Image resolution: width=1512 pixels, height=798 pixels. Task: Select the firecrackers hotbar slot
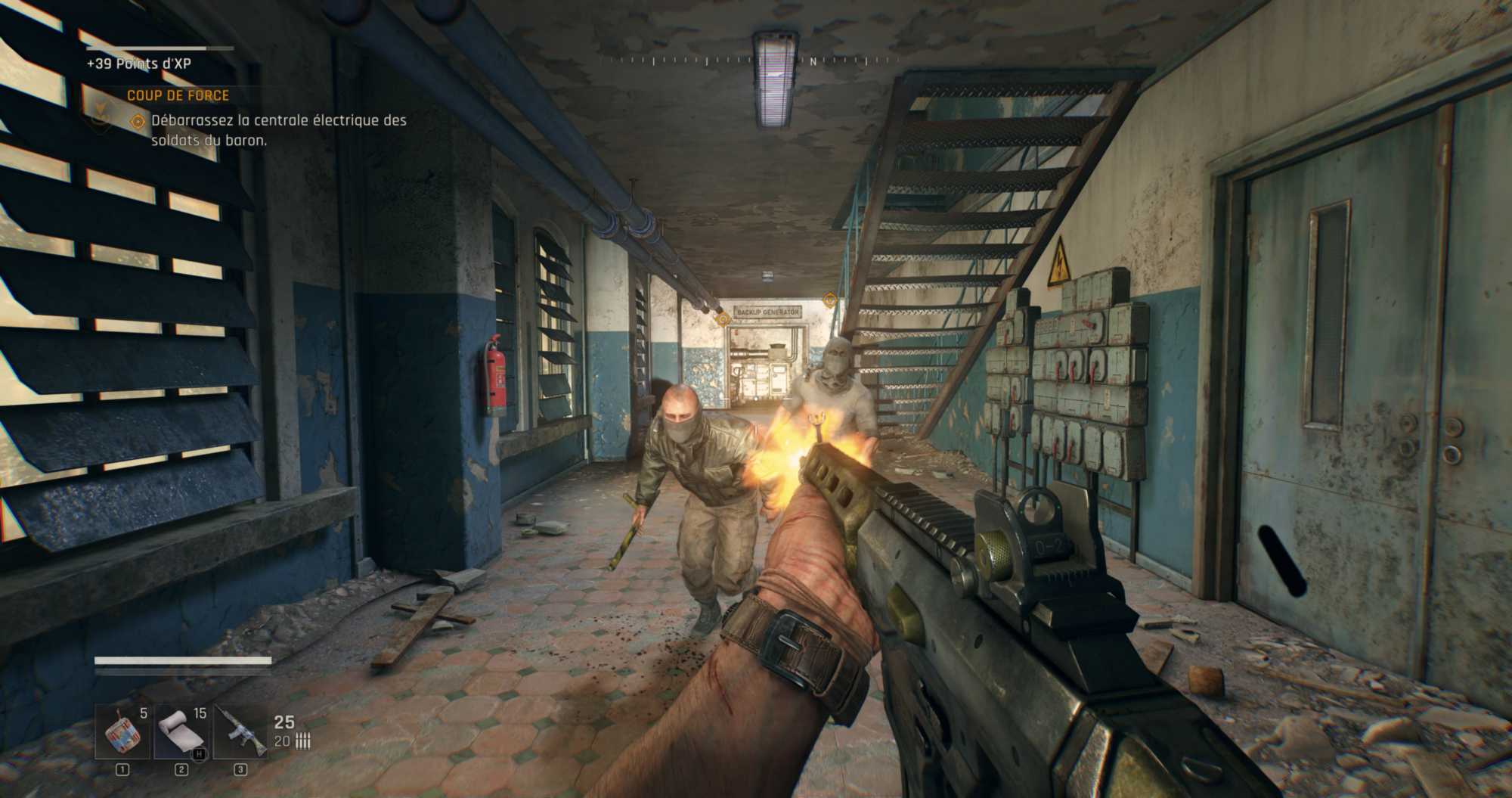(122, 731)
